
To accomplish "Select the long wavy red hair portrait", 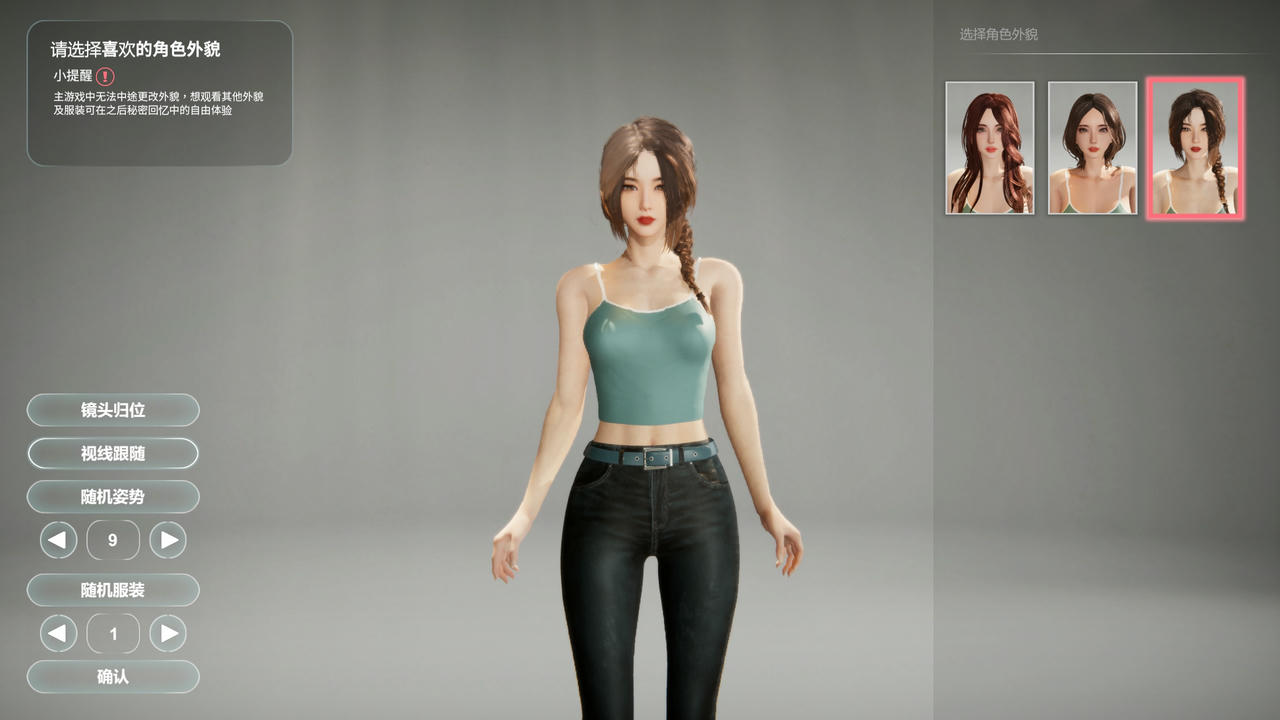I will click(x=990, y=148).
